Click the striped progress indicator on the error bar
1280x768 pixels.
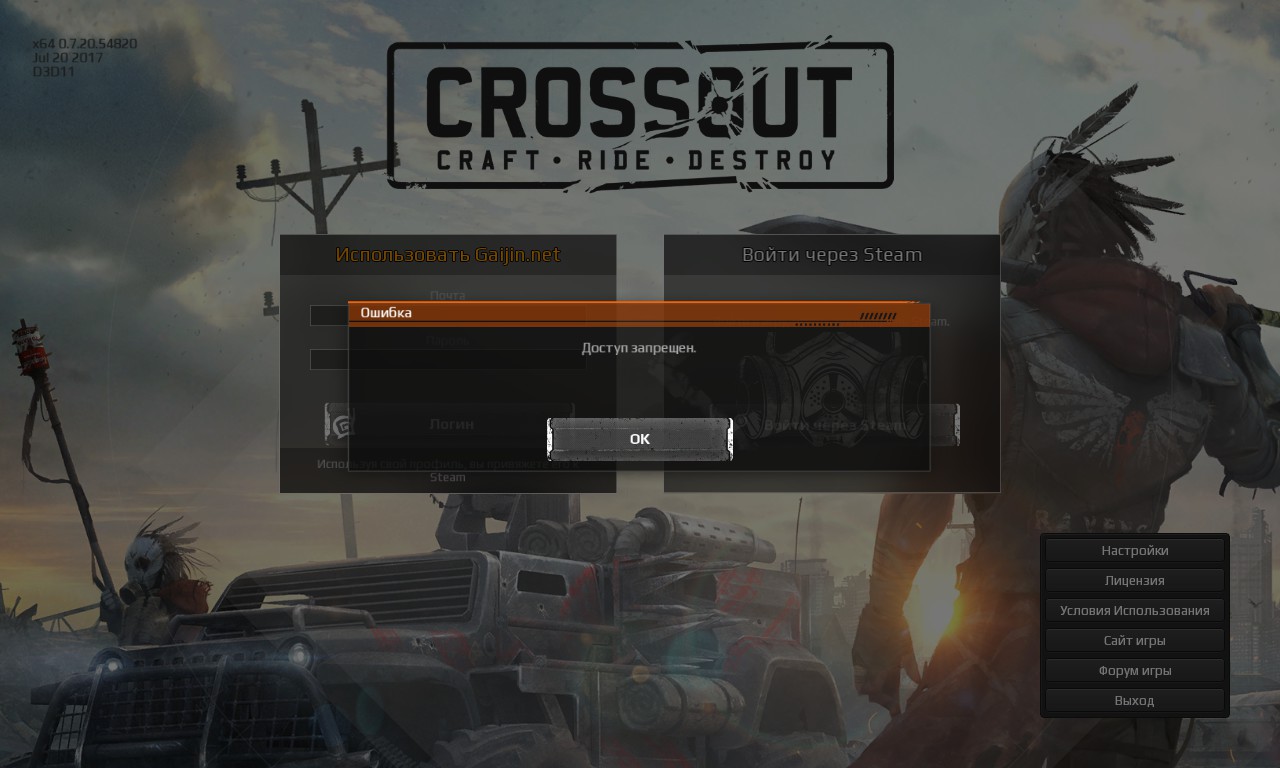[878, 316]
